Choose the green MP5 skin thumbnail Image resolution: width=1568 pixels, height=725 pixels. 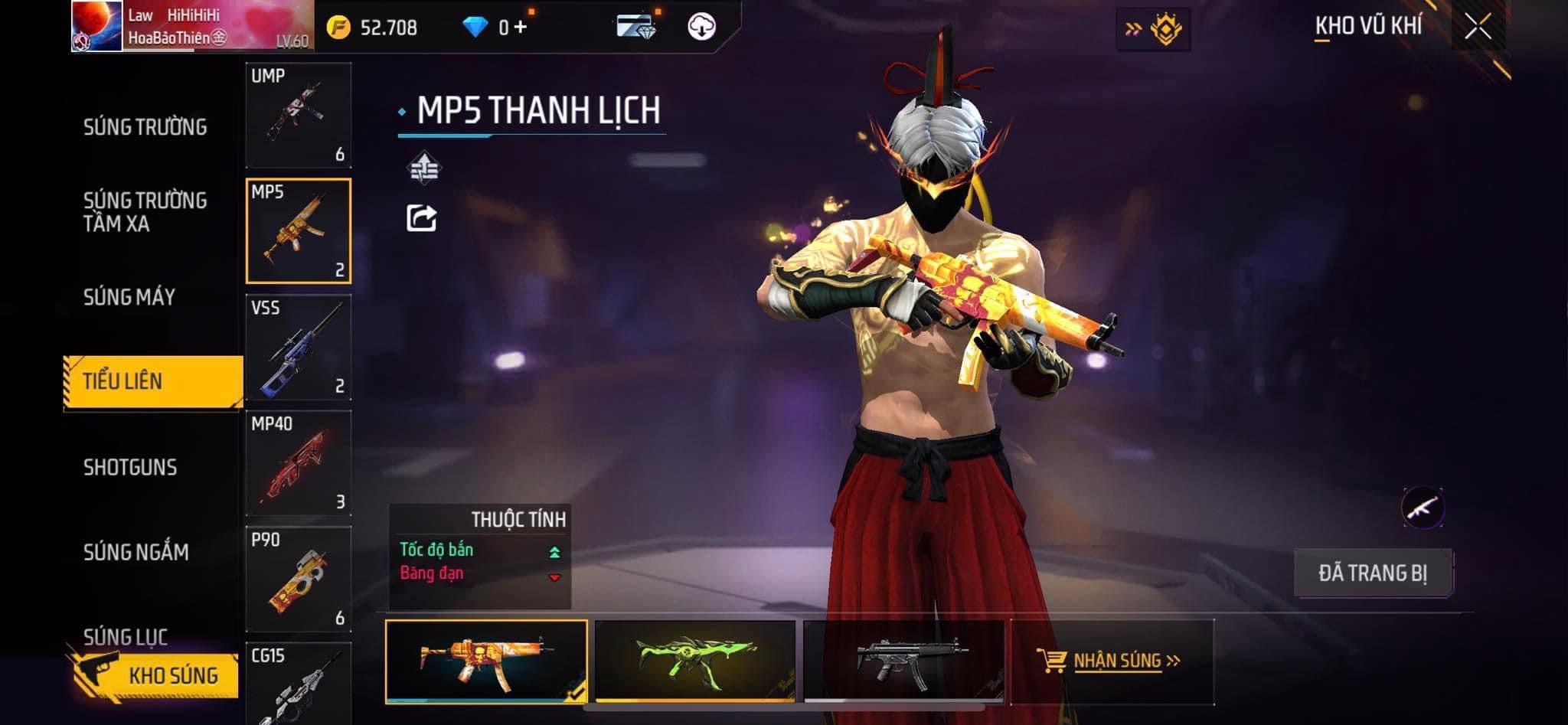pyautogui.click(x=694, y=660)
